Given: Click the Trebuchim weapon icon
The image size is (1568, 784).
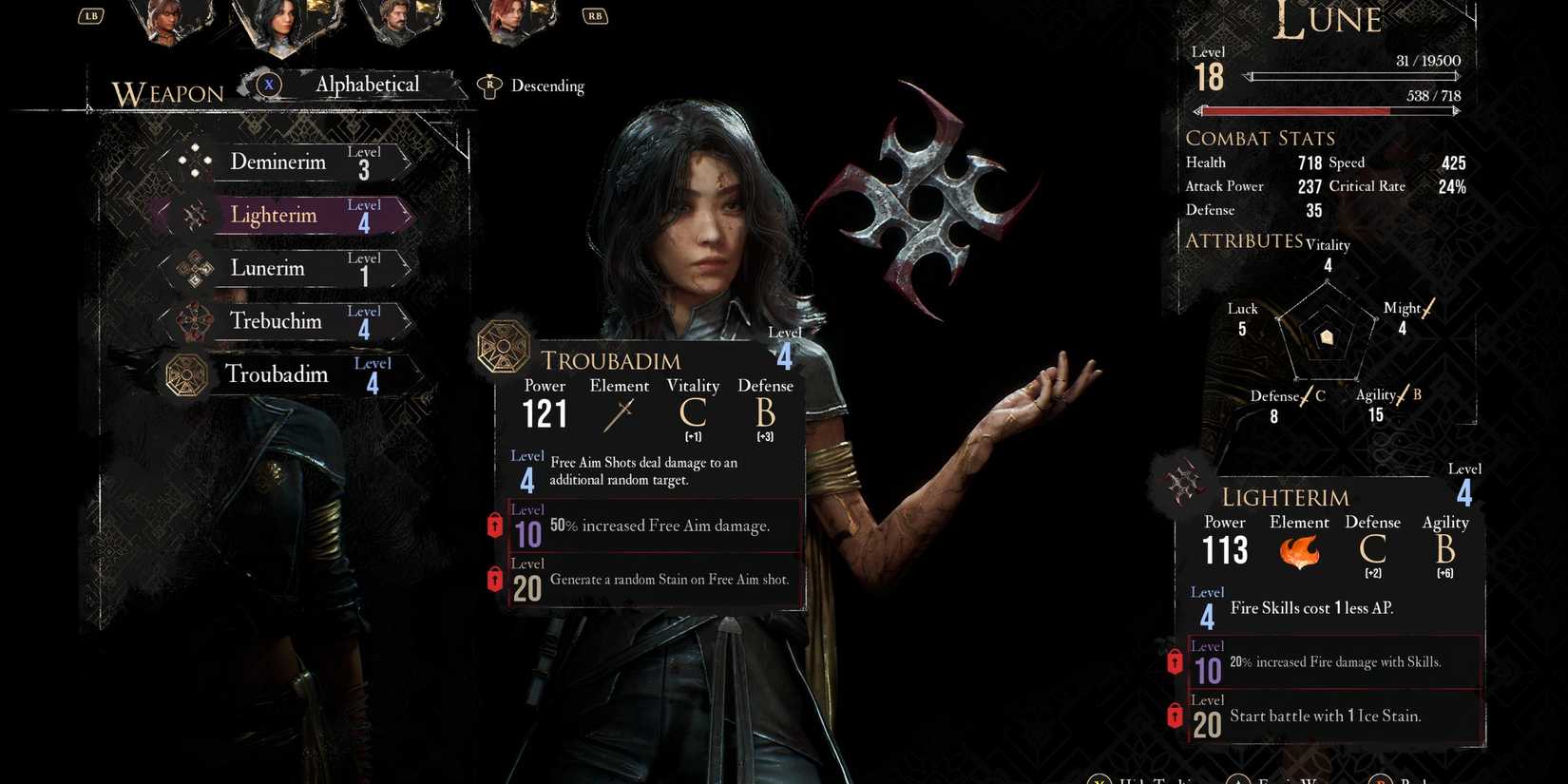Looking at the screenshot, I should [x=195, y=320].
